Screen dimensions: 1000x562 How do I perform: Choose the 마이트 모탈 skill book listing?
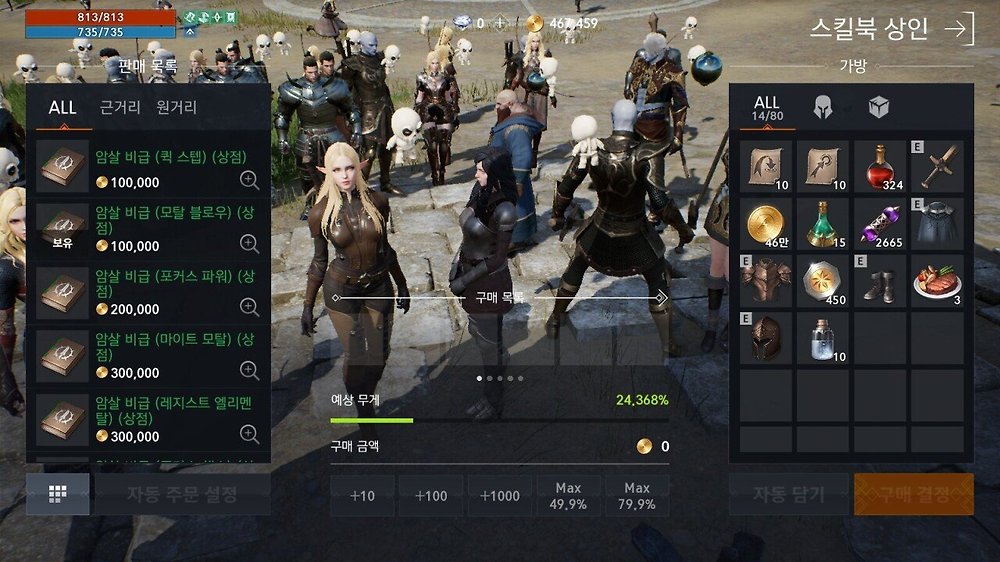pyautogui.click(x=148, y=354)
